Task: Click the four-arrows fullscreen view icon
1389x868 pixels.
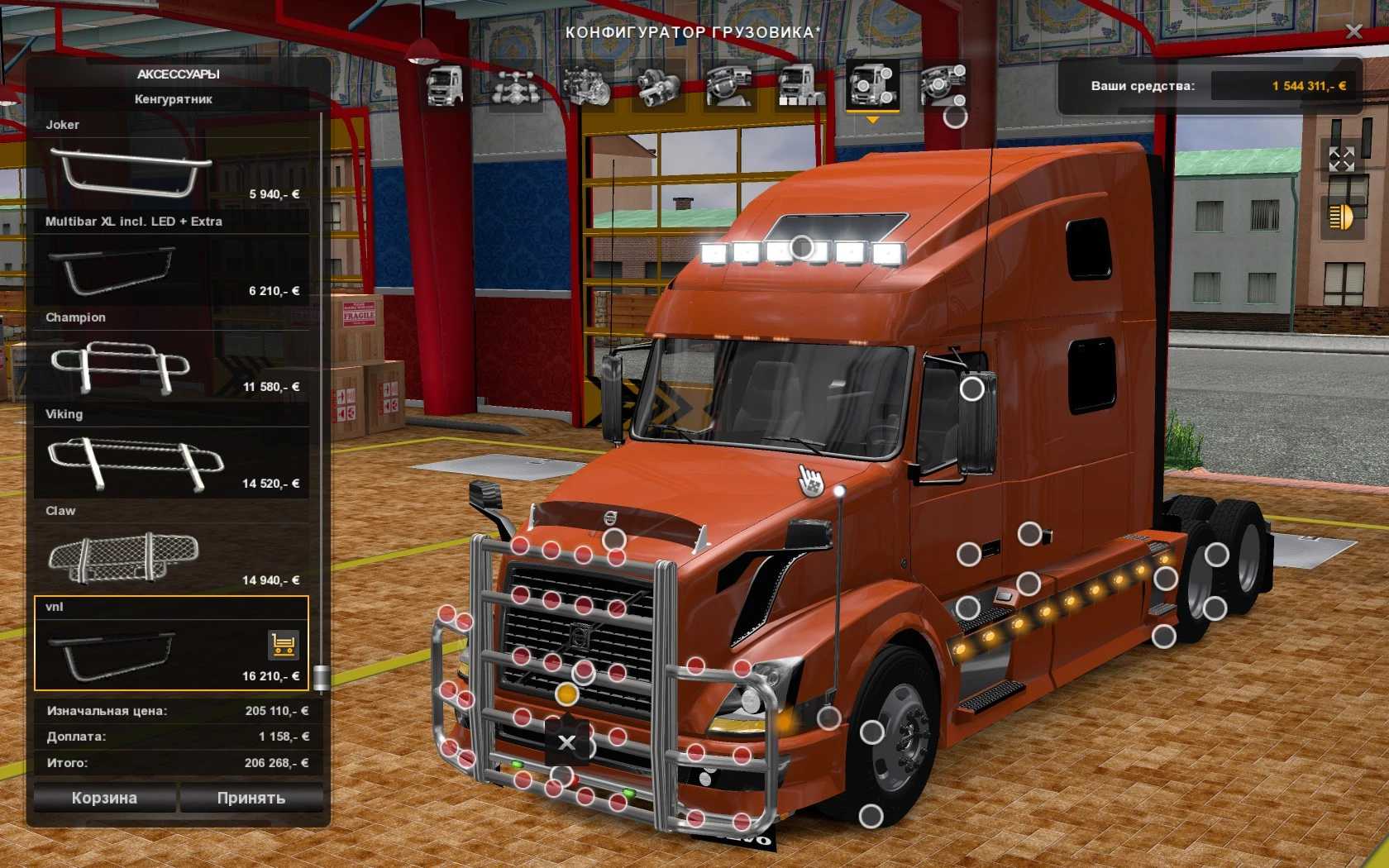Action: pos(1341,159)
